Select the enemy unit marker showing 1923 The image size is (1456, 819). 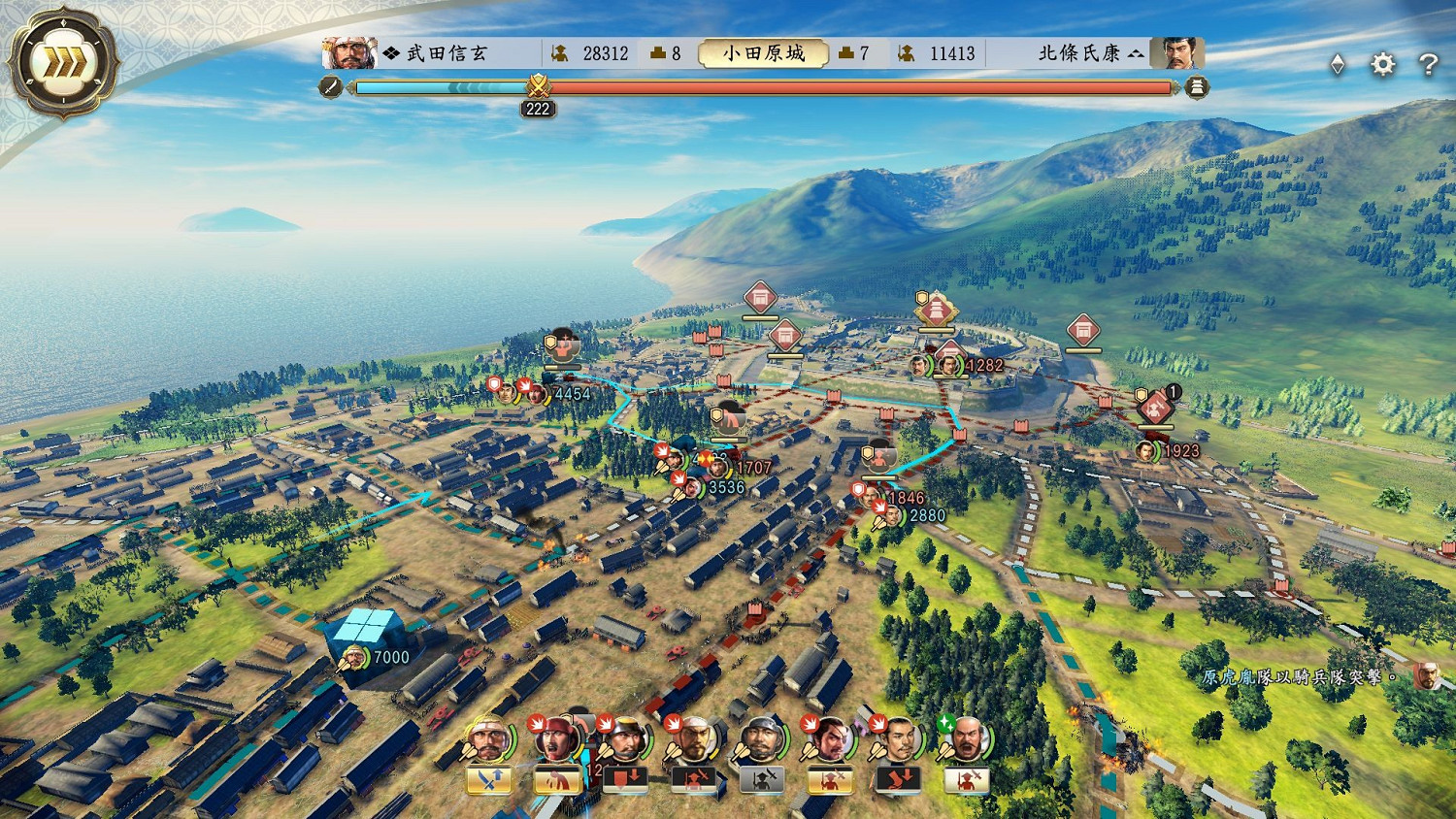click(x=1147, y=451)
